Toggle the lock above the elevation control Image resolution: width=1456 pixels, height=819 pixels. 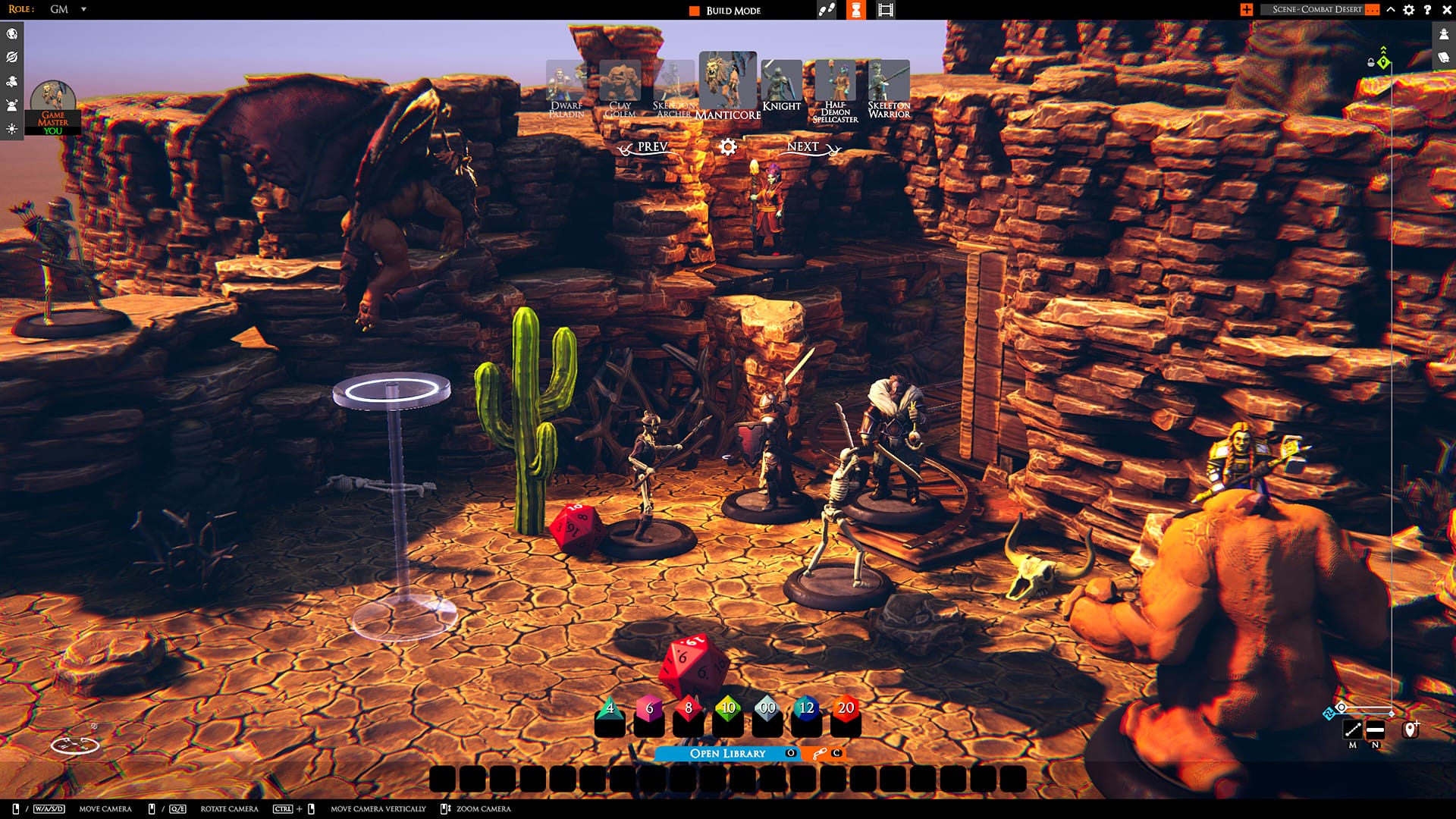tap(1371, 62)
